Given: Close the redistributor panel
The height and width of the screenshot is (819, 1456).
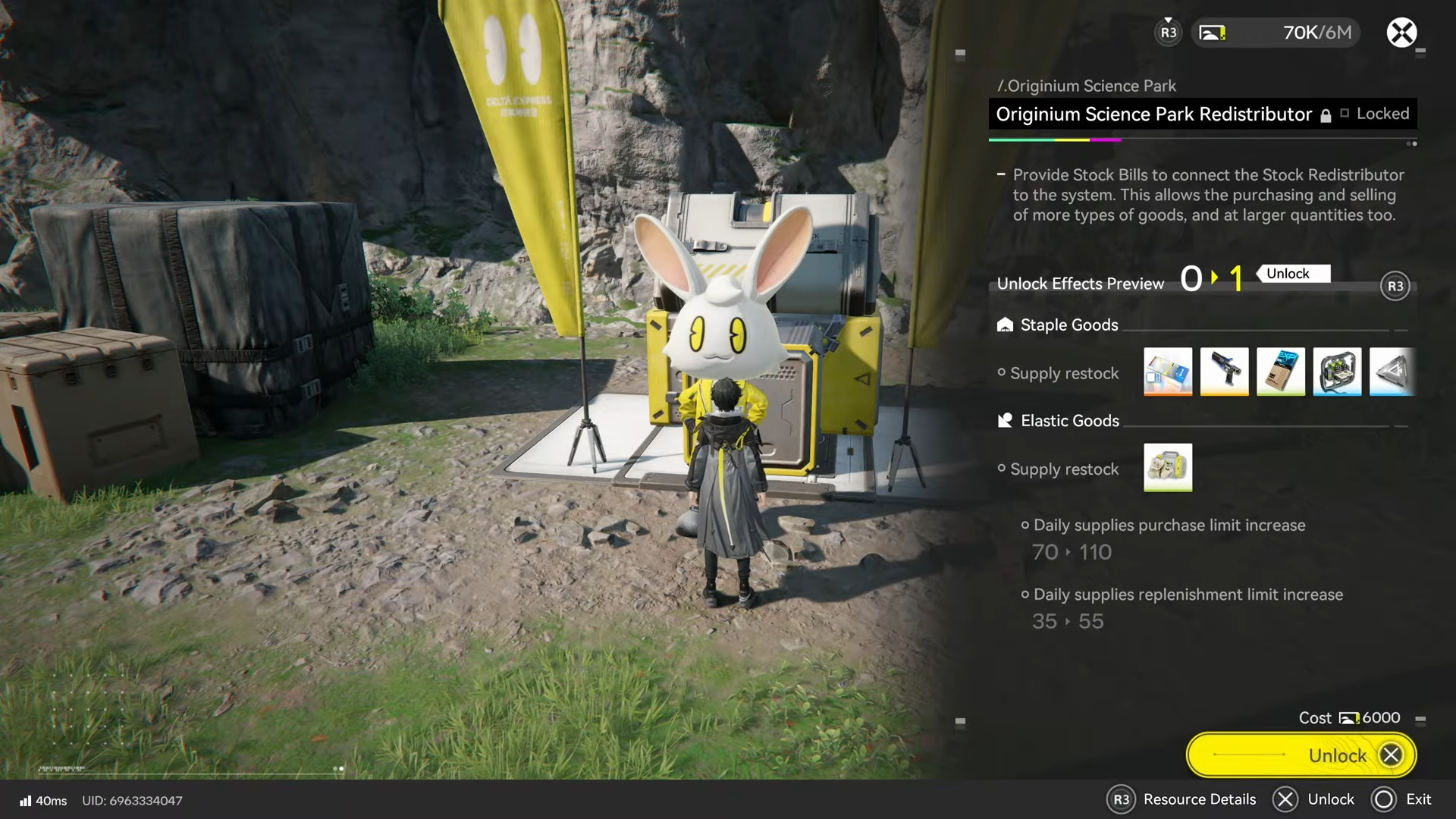Looking at the screenshot, I should (1401, 33).
